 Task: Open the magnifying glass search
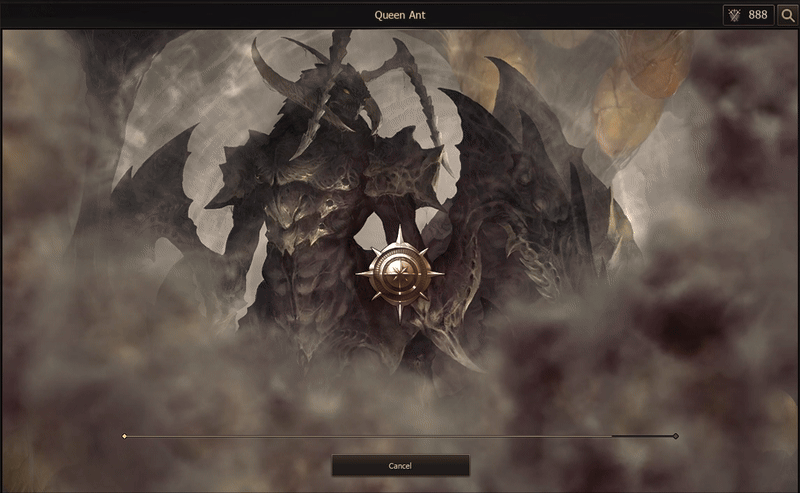pos(788,15)
